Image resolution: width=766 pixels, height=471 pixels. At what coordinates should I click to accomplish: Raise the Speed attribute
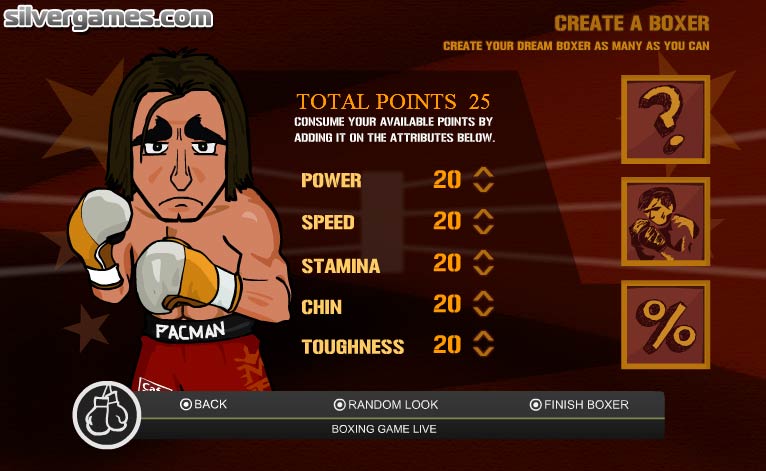click(x=484, y=213)
